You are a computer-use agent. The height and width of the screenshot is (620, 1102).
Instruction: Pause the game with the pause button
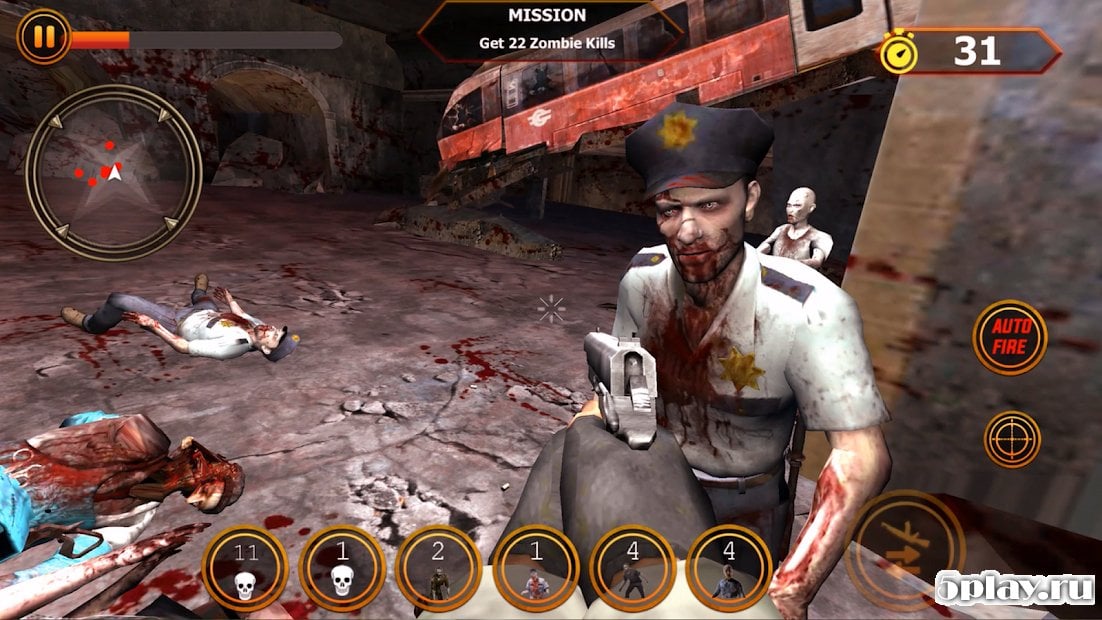point(43,37)
